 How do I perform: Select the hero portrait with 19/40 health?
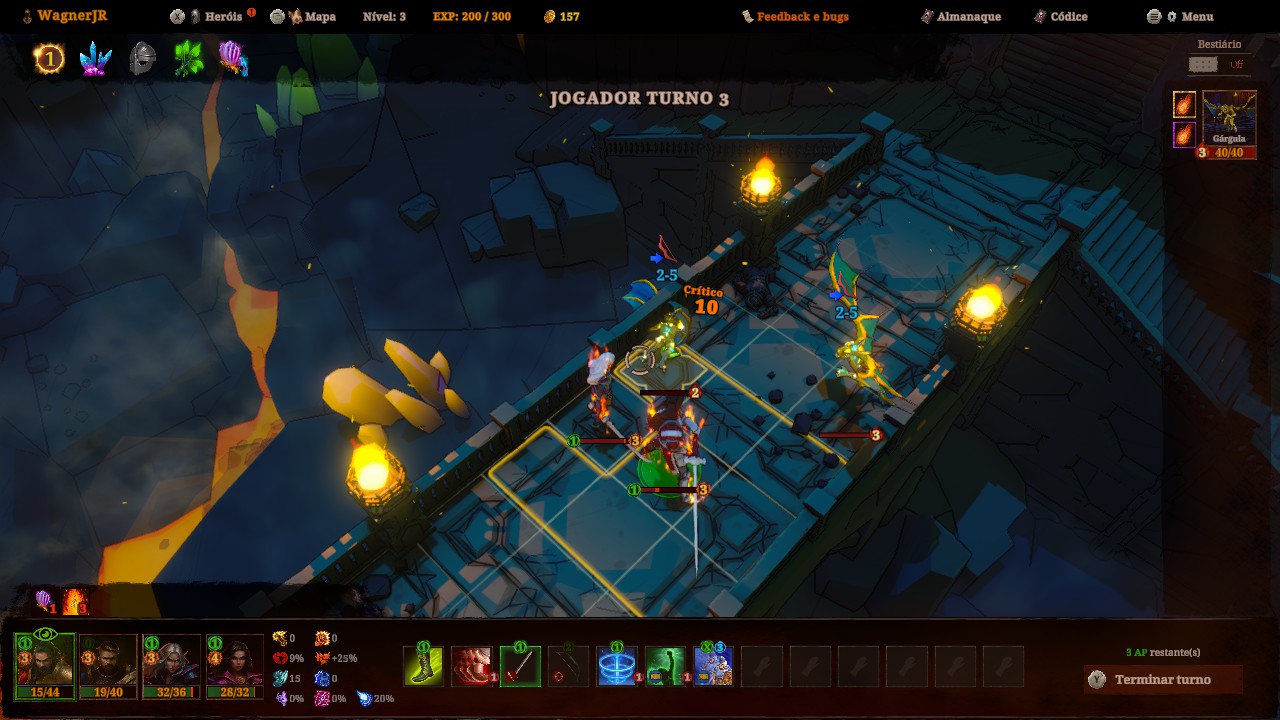tap(108, 664)
